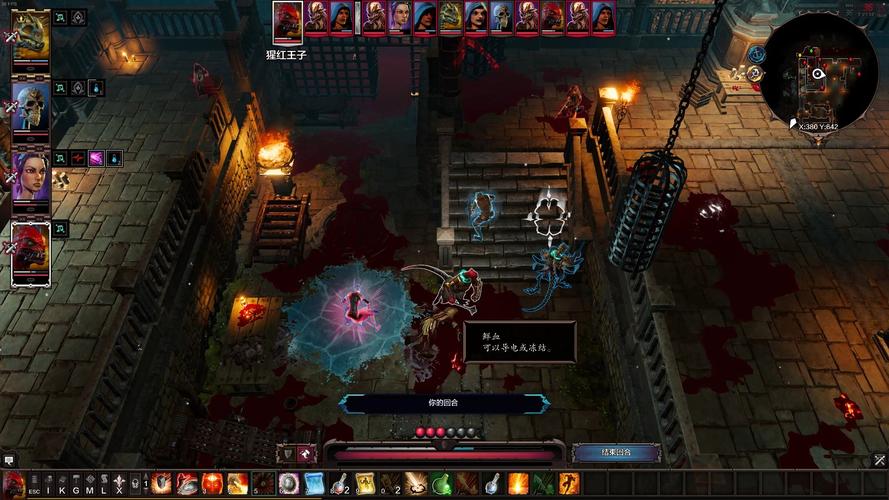
Task: Use the blue scroll hotbar item
Action: pyautogui.click(x=314, y=484)
